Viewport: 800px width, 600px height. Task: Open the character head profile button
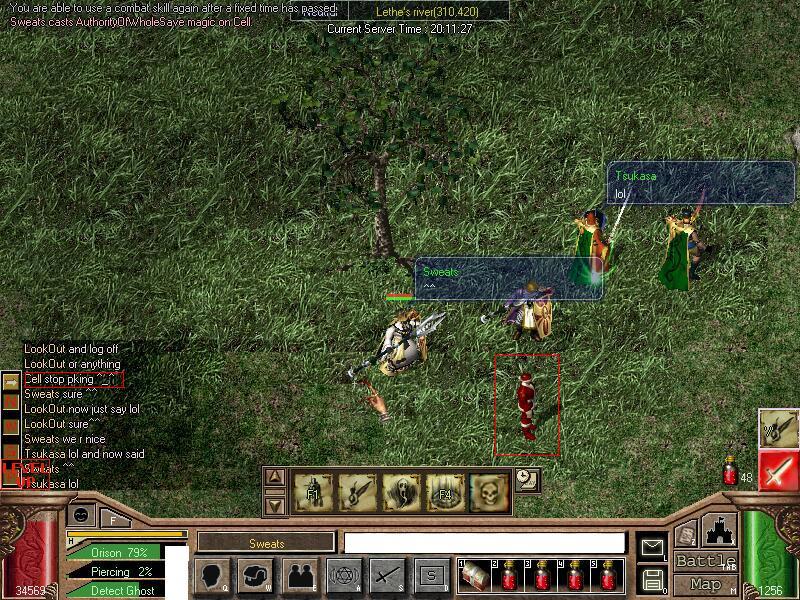click(x=213, y=576)
